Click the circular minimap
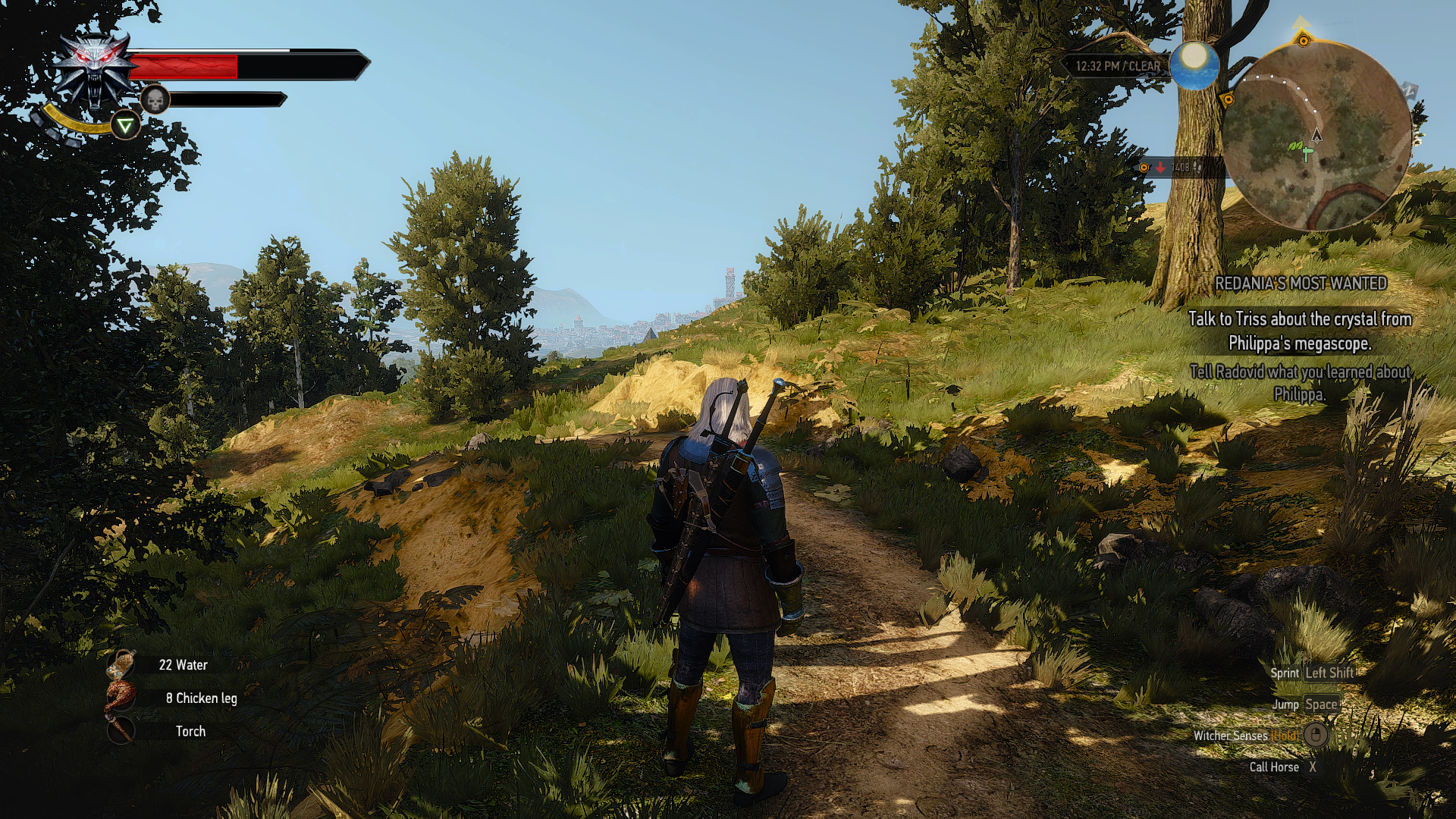 point(1316,135)
